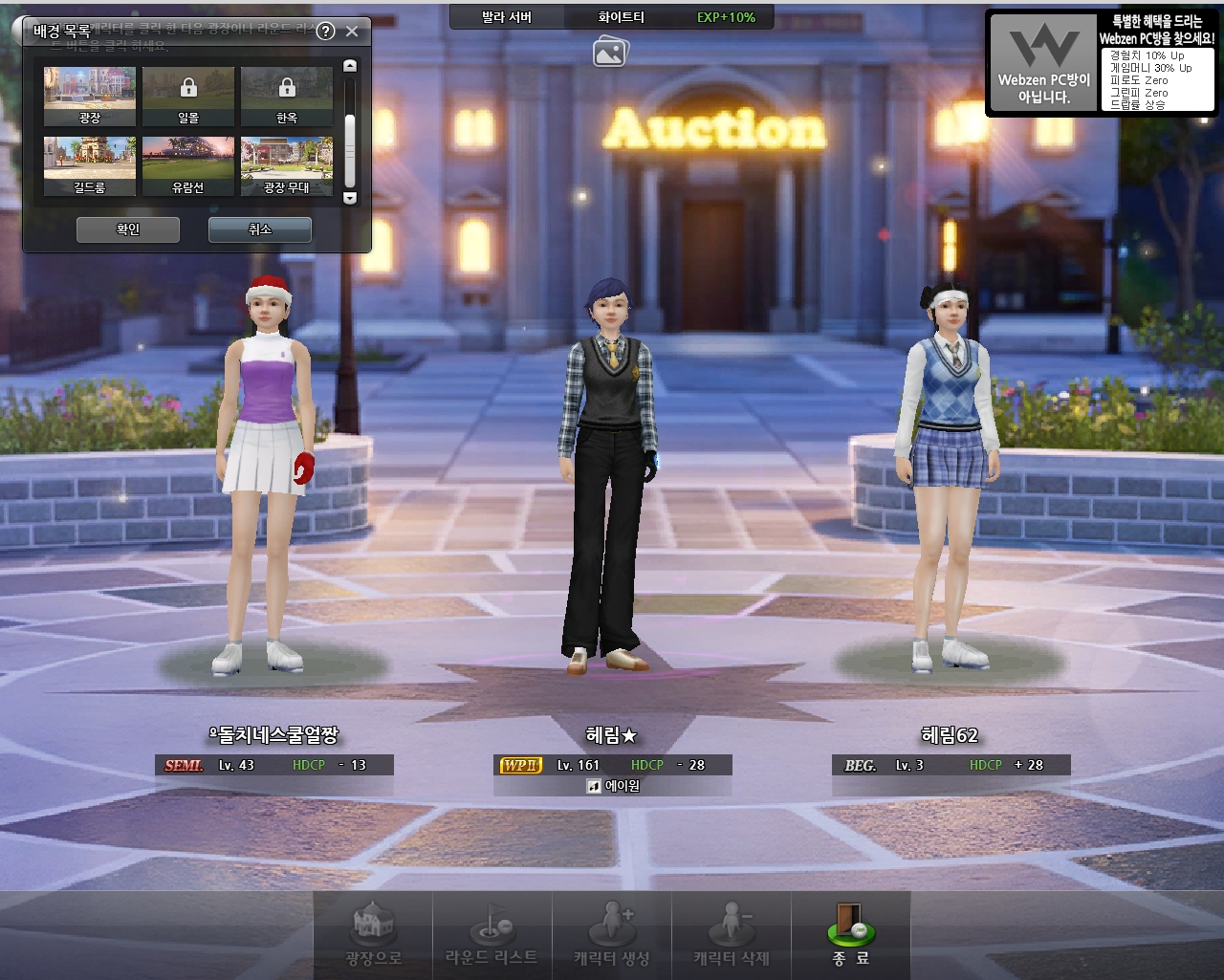Image resolution: width=1224 pixels, height=980 pixels.
Task: Close the 배경 목록 background list window
Action: click(352, 32)
